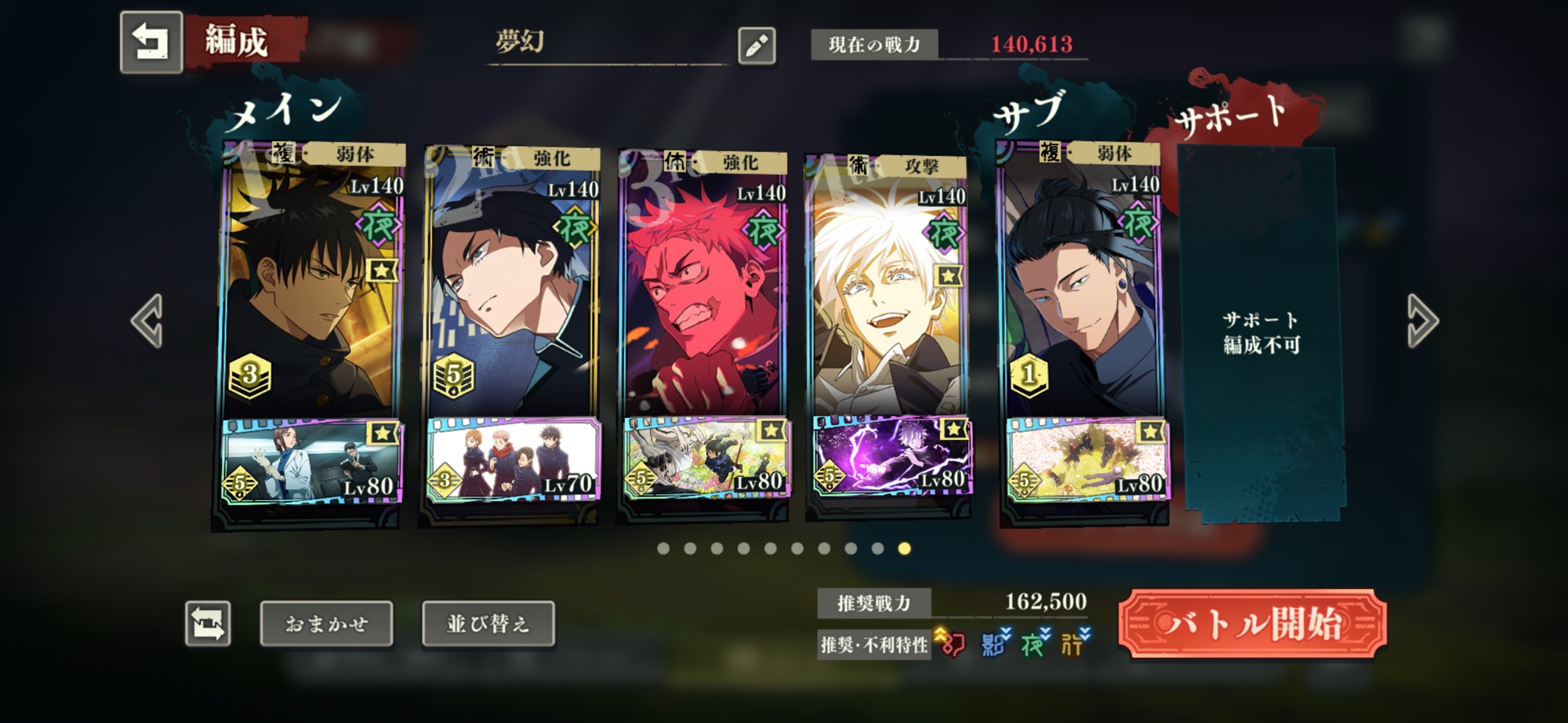
Task: Open the sub slot's cherry blossom memory card
Action: (1087, 460)
